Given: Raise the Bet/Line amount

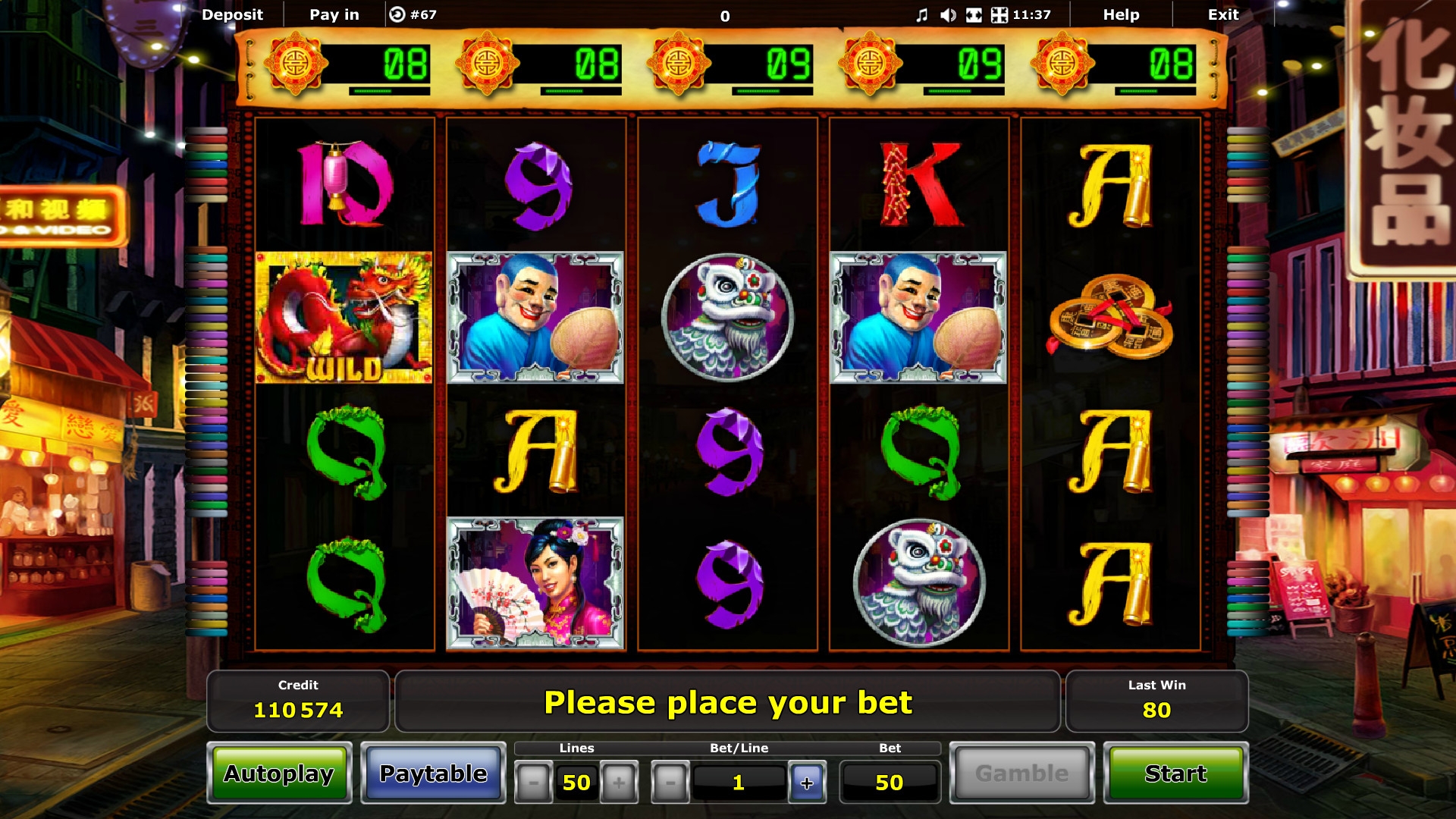Looking at the screenshot, I should 807,783.
